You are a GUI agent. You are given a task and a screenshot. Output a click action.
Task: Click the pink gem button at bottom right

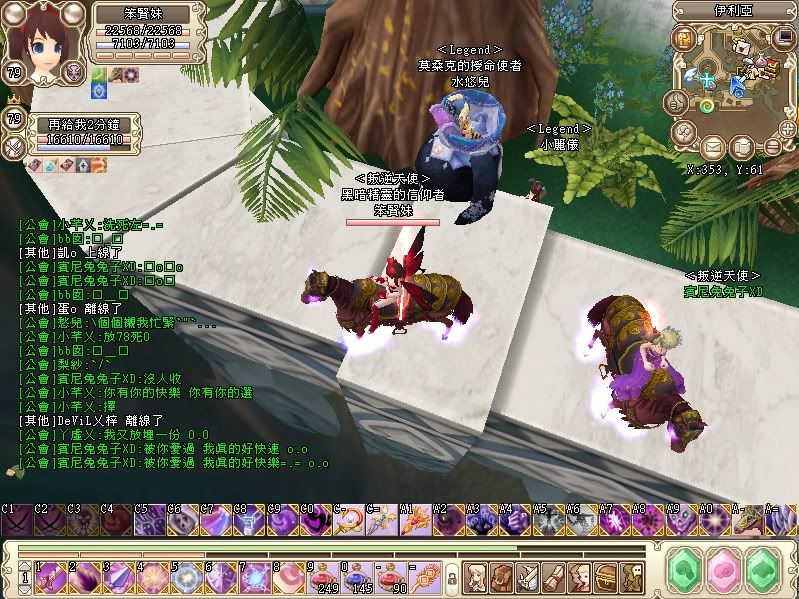[x=722, y=571]
